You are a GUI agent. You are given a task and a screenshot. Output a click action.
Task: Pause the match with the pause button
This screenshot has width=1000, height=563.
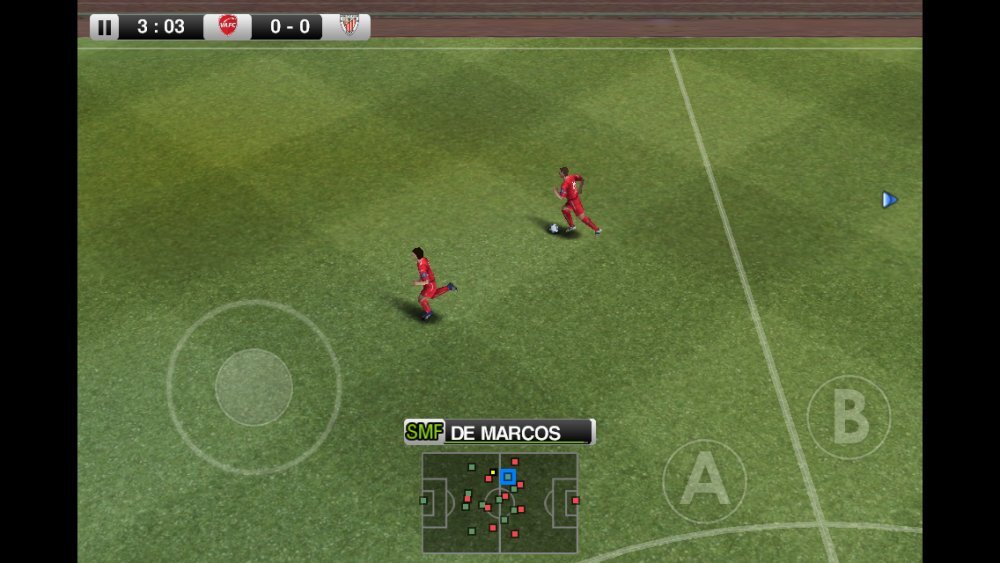104,27
